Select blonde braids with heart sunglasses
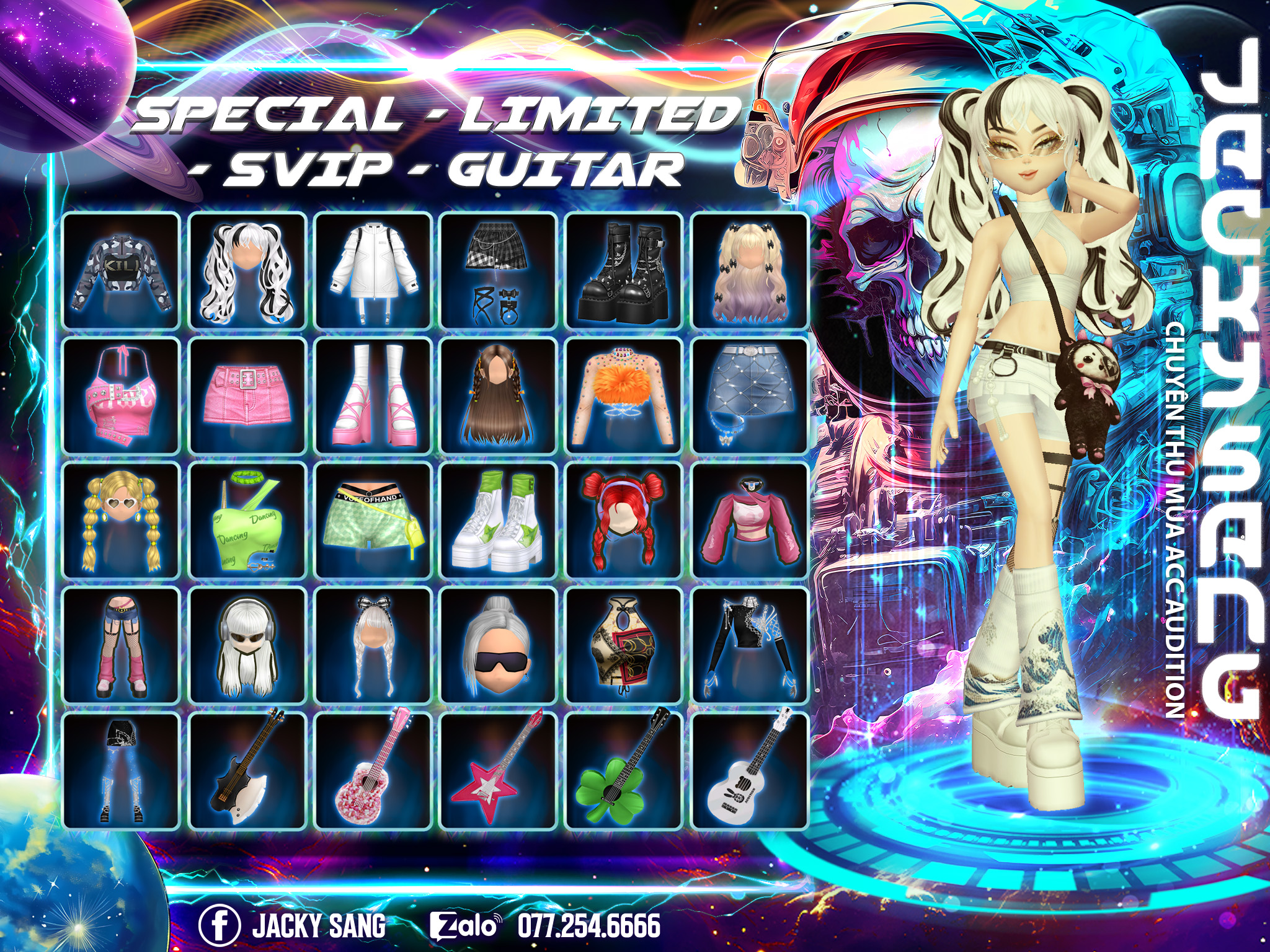This screenshot has height=952, width=1270. pos(122,521)
